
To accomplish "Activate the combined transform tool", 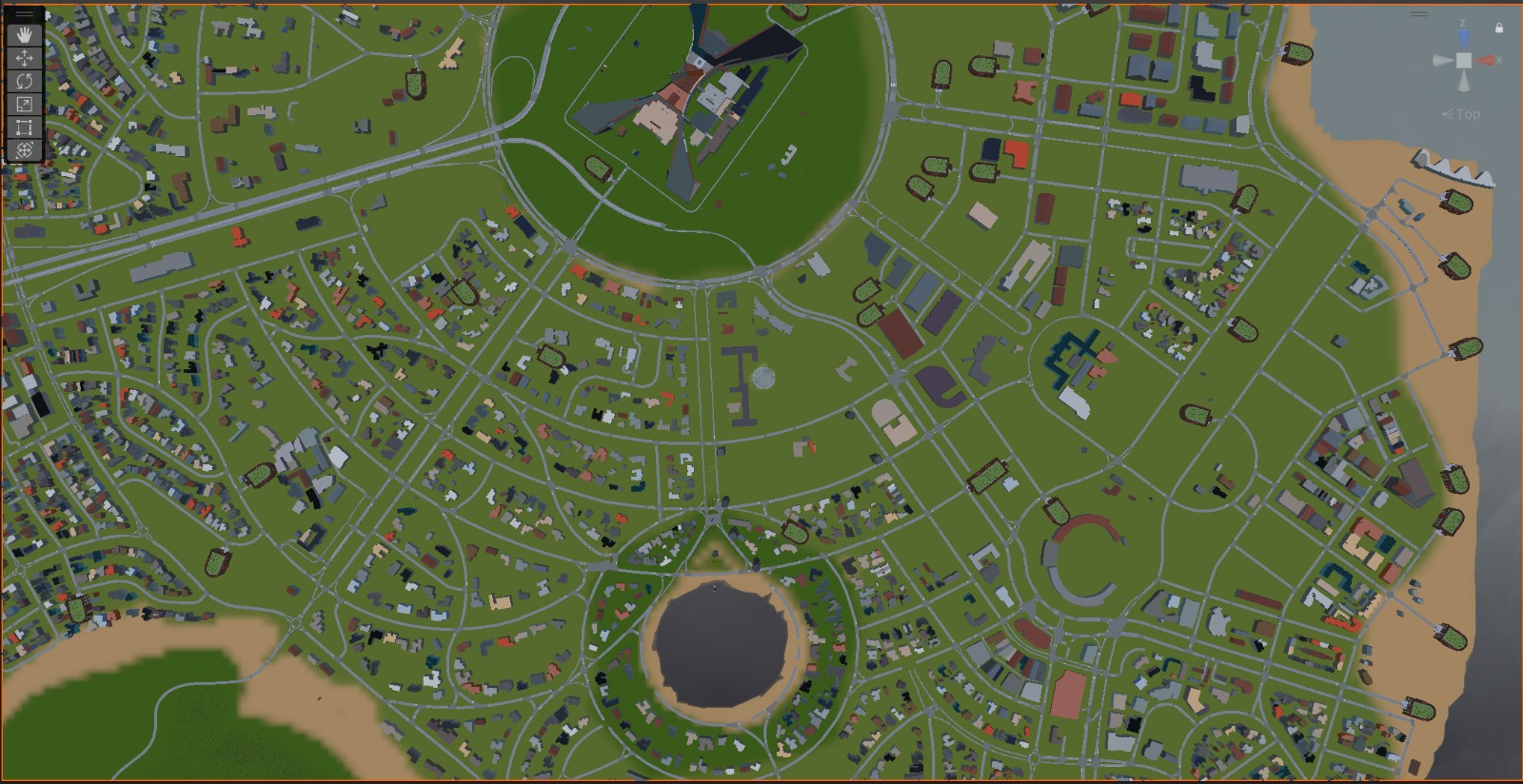I will [25, 149].
